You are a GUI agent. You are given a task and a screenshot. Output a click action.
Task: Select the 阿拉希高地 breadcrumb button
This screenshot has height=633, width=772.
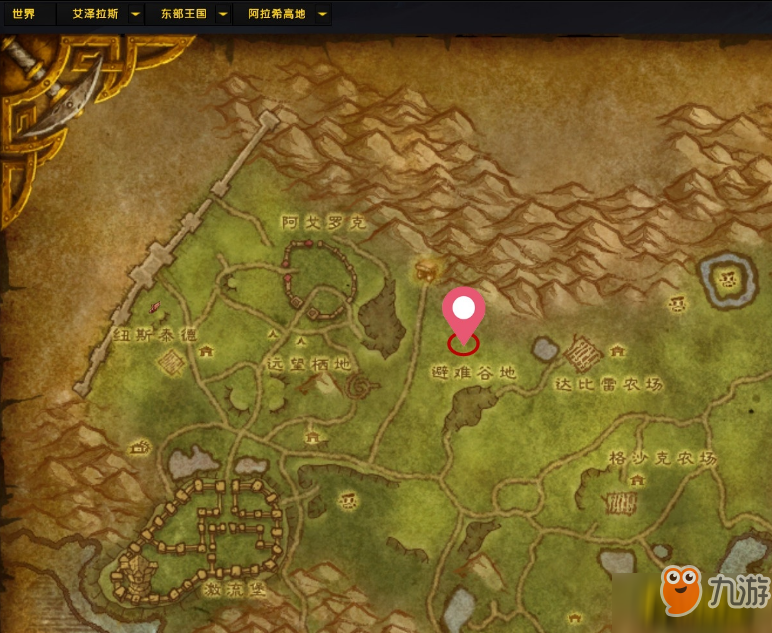pyautogui.click(x=276, y=15)
